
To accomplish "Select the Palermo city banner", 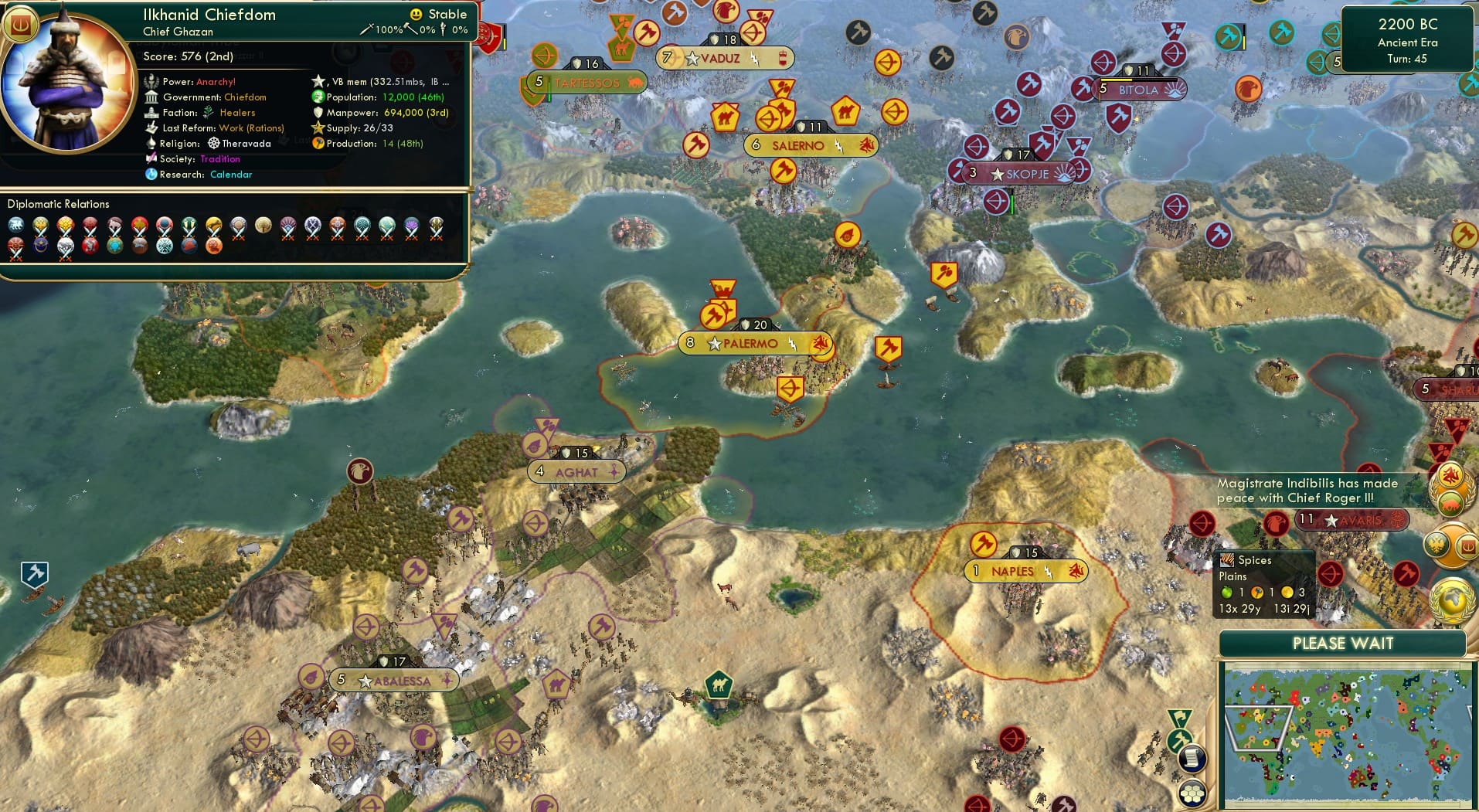I will 753,344.
